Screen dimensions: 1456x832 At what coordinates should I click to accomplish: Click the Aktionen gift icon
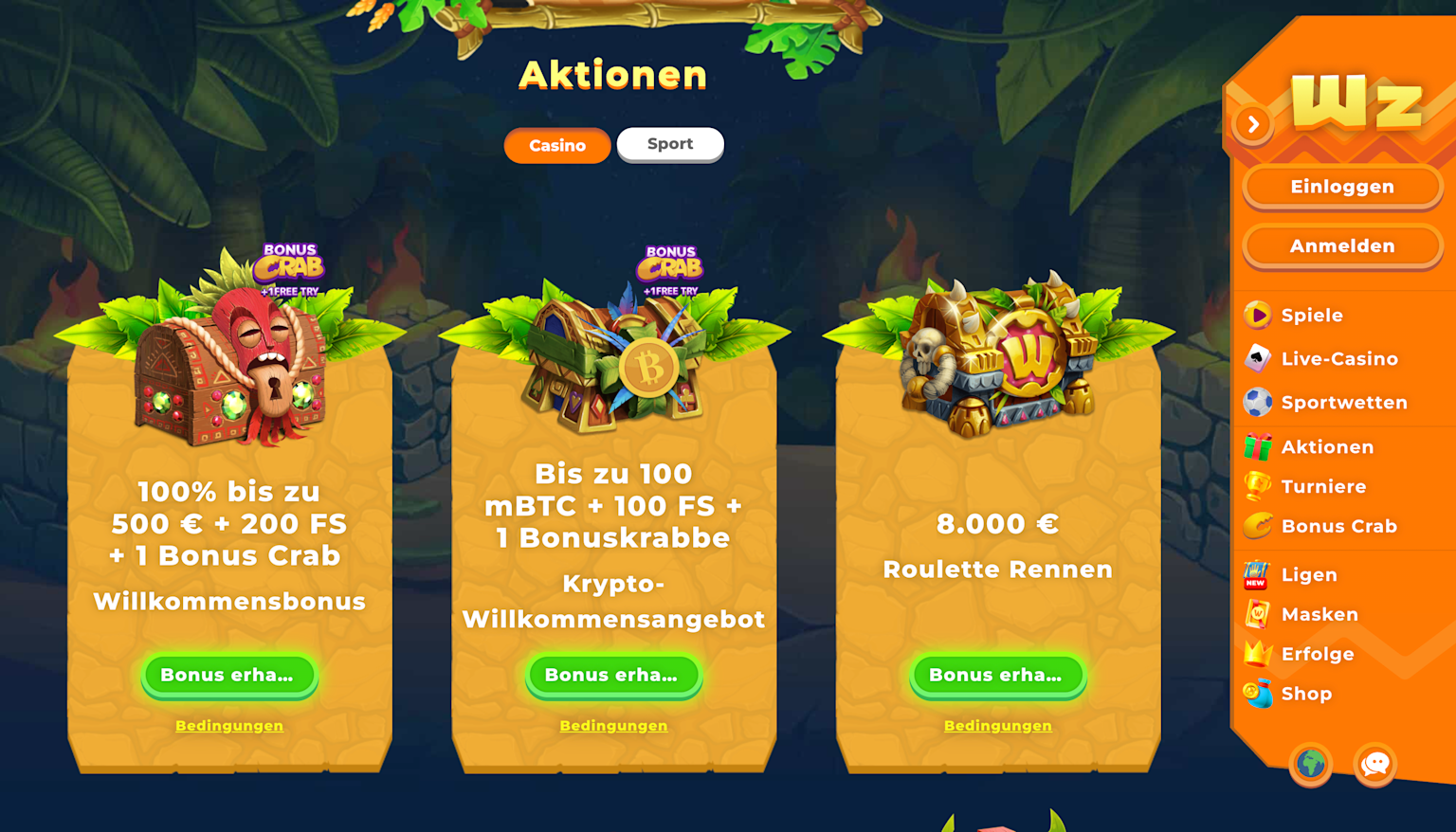1258,446
